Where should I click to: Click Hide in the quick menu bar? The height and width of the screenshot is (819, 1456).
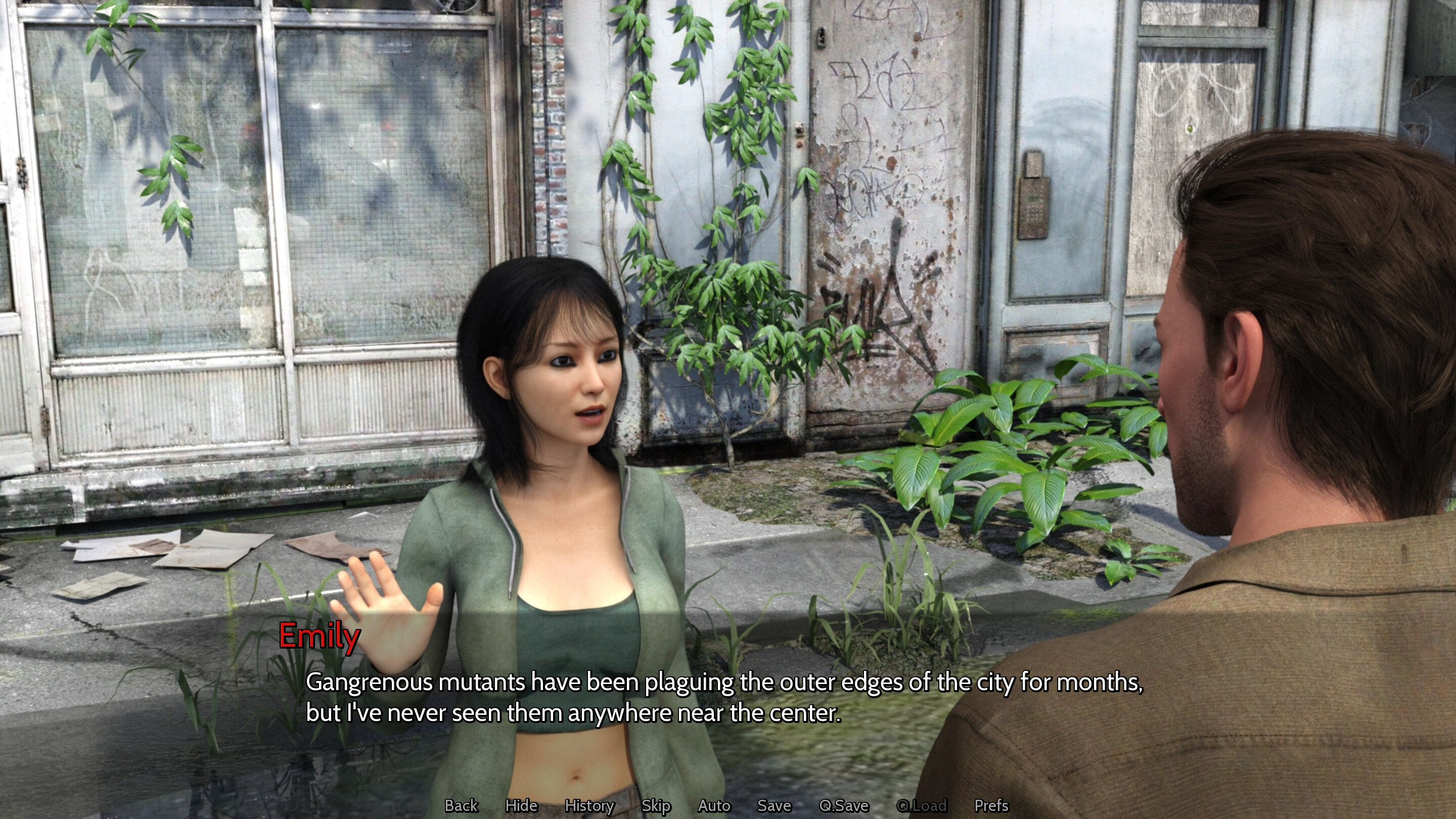[522, 806]
